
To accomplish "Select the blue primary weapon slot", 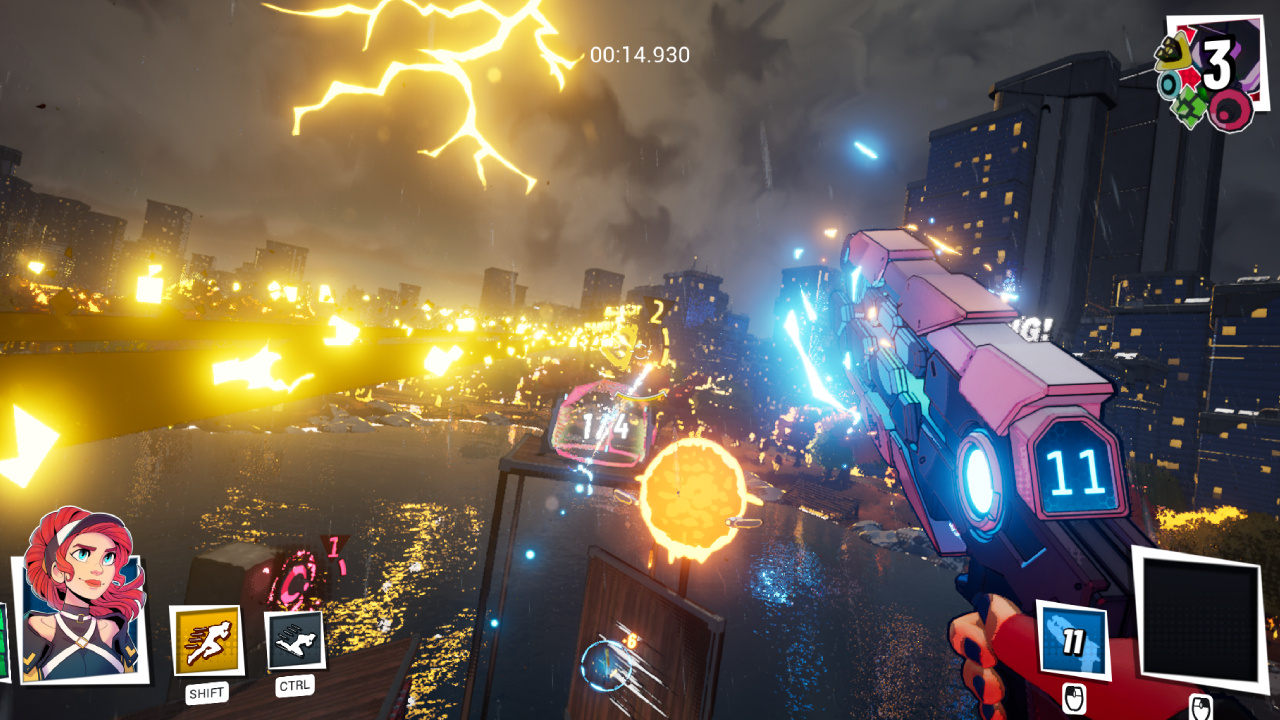I will 1073,640.
